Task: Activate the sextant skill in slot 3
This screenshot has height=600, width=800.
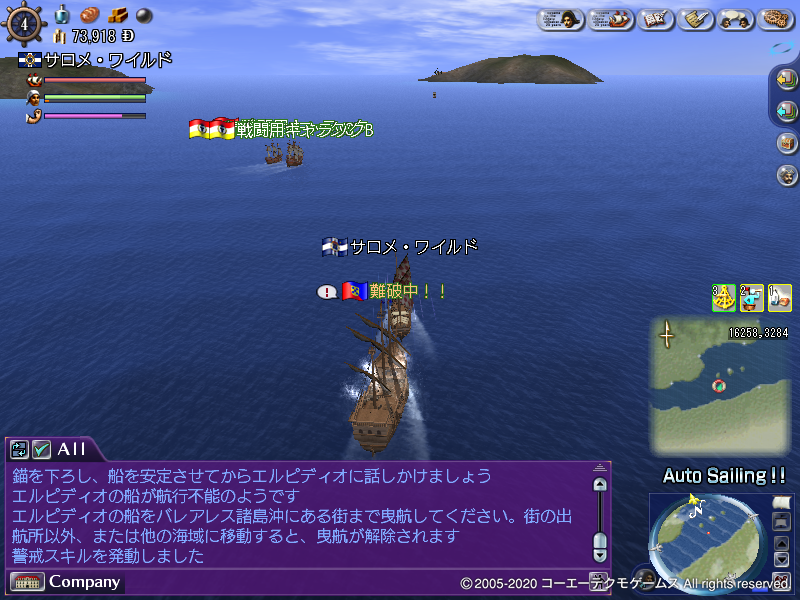Action: 724,297
